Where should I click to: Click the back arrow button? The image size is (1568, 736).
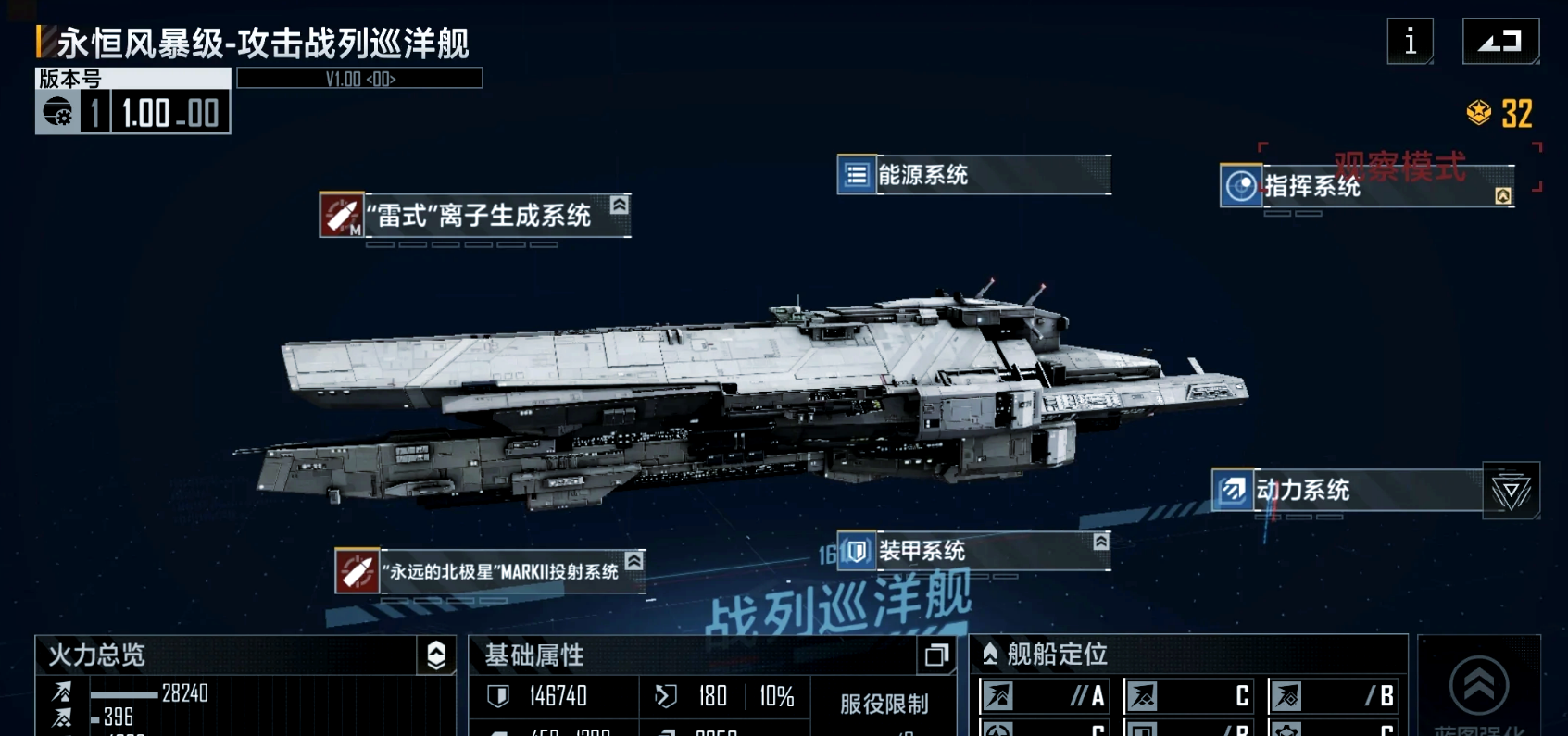click(x=1500, y=42)
